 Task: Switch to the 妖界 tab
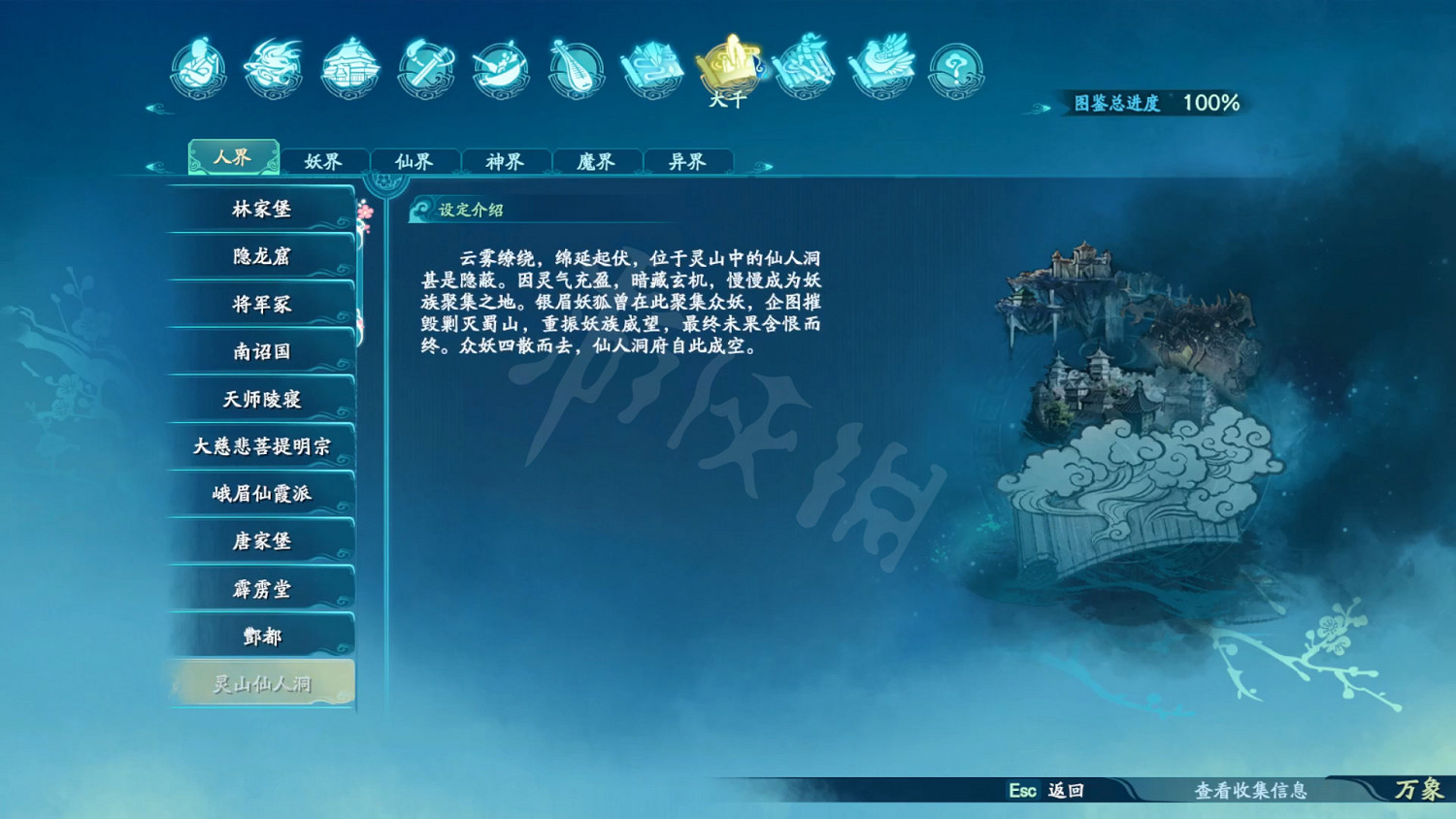[x=323, y=161]
